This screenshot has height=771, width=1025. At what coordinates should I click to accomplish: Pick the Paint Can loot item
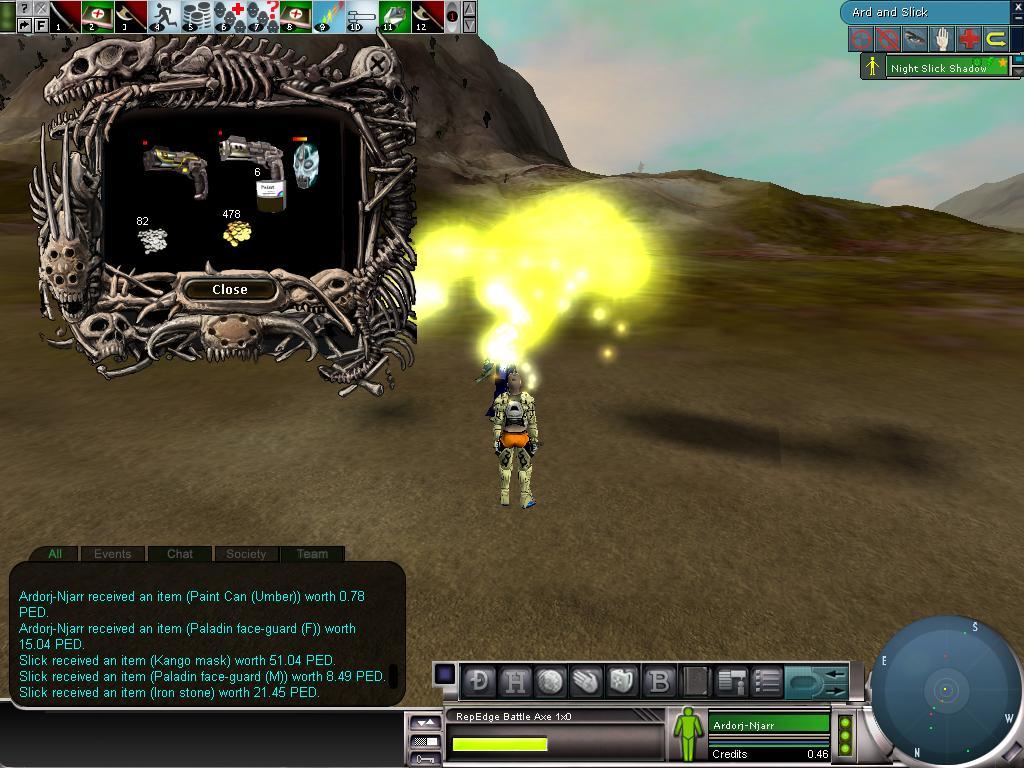[268, 194]
